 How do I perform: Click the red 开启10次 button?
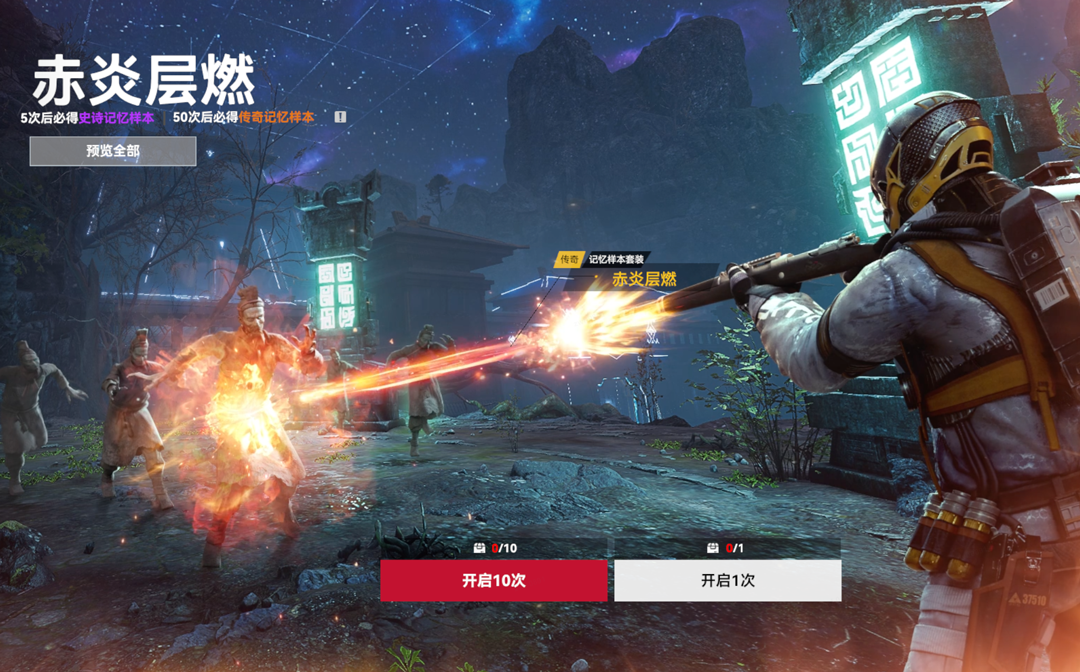pyautogui.click(x=494, y=581)
